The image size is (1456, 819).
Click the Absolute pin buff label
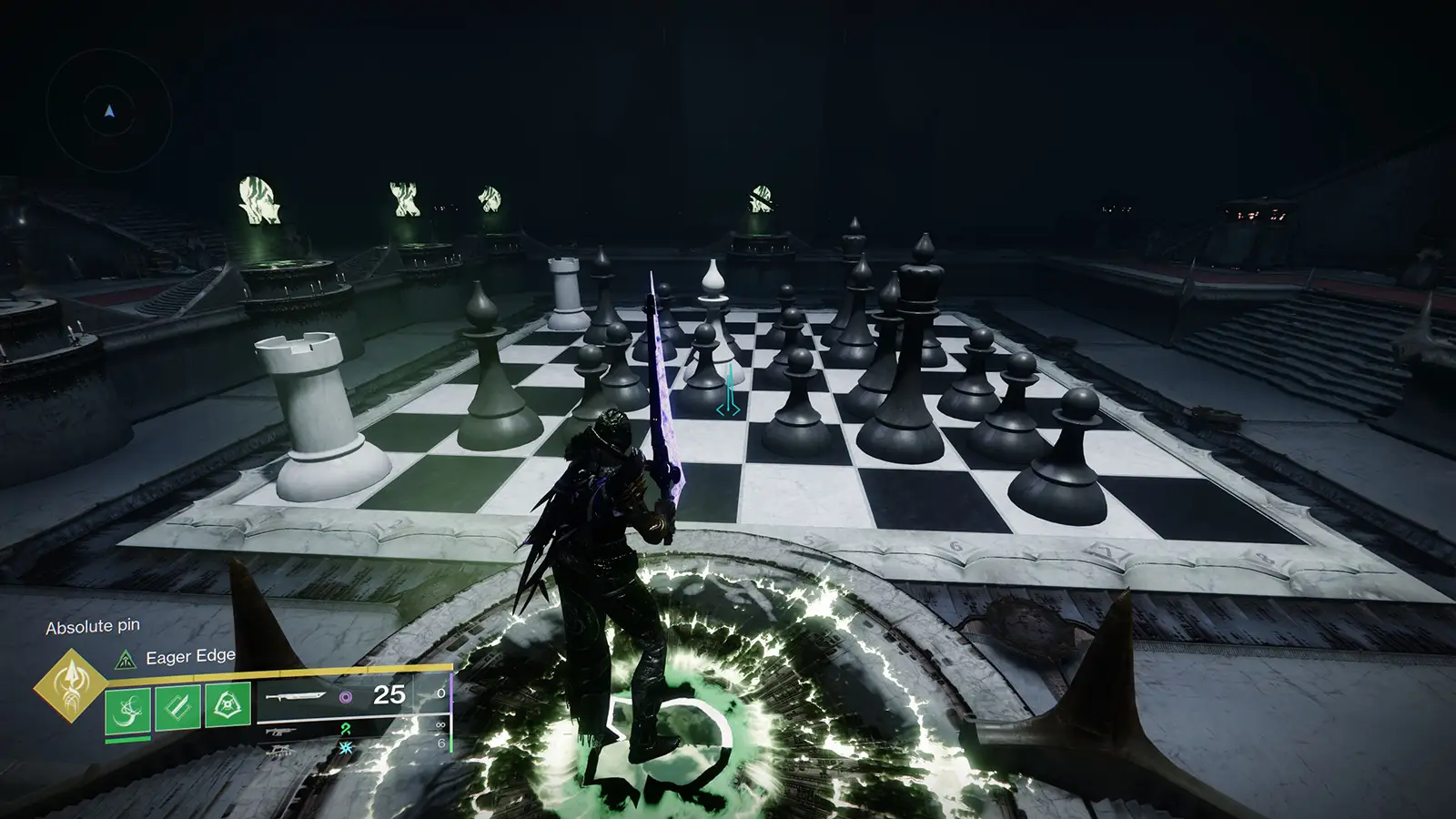click(94, 626)
